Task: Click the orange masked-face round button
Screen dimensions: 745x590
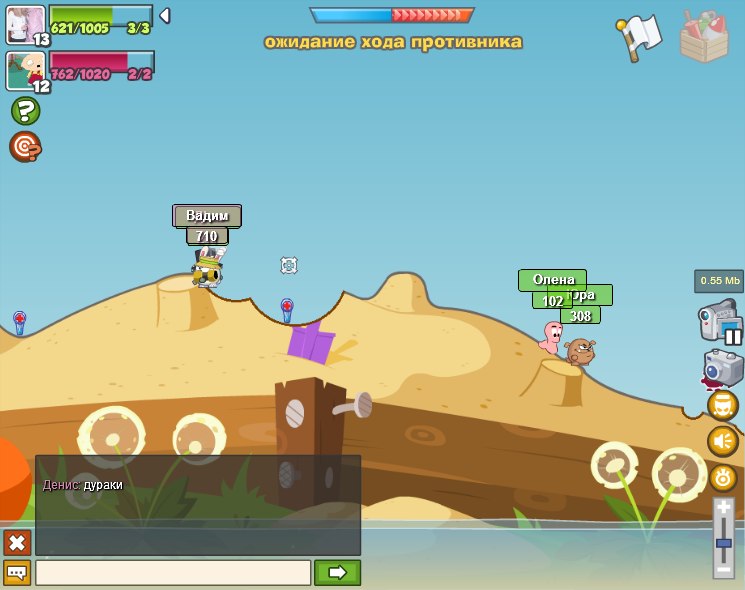Action: 723,405
